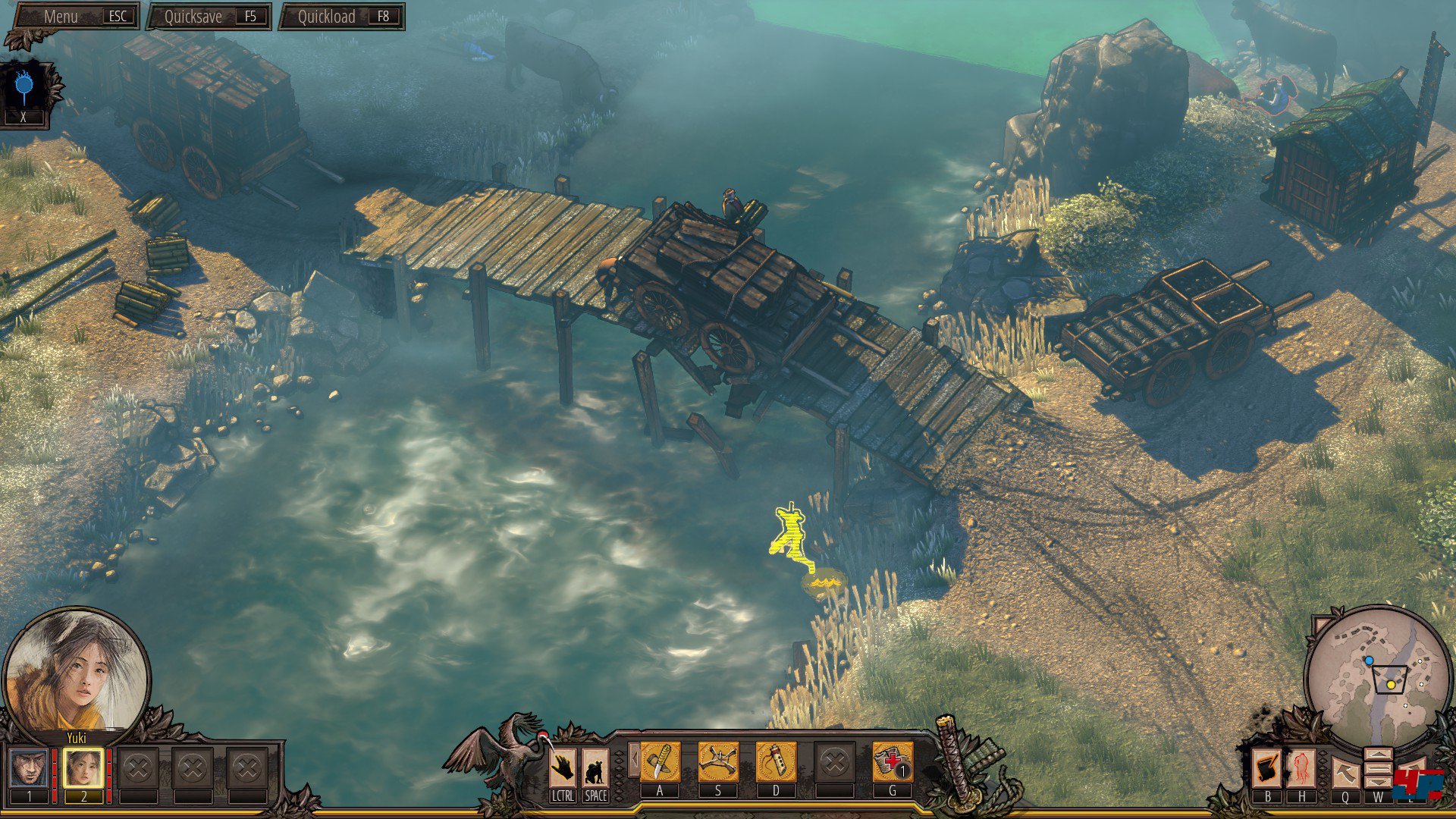Viewport: 1456px width, 819px height.
Task: Choose the trap ability icon
Action: coord(717,761)
